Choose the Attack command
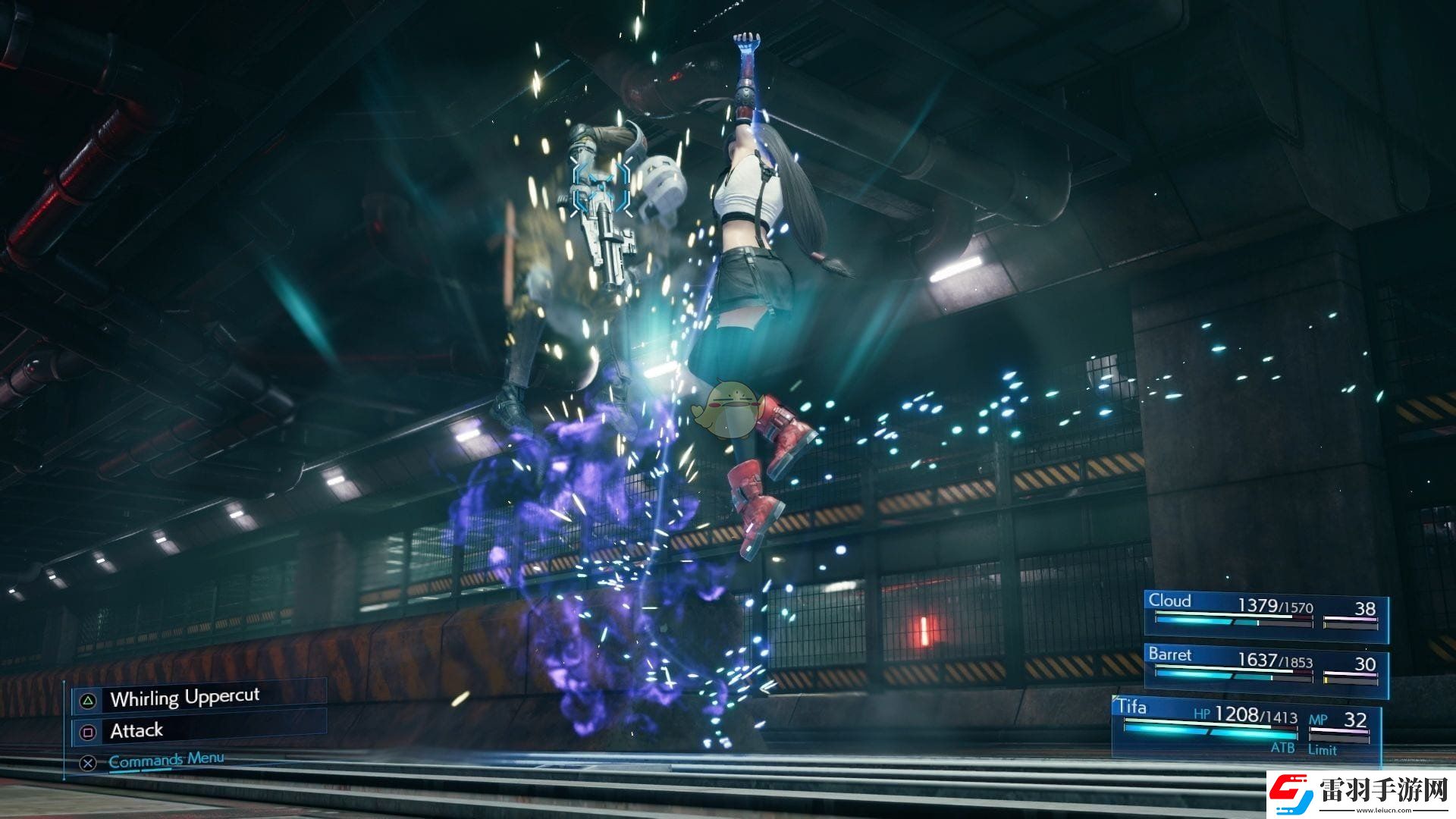Viewport: 1456px width, 819px height. pyautogui.click(x=136, y=731)
